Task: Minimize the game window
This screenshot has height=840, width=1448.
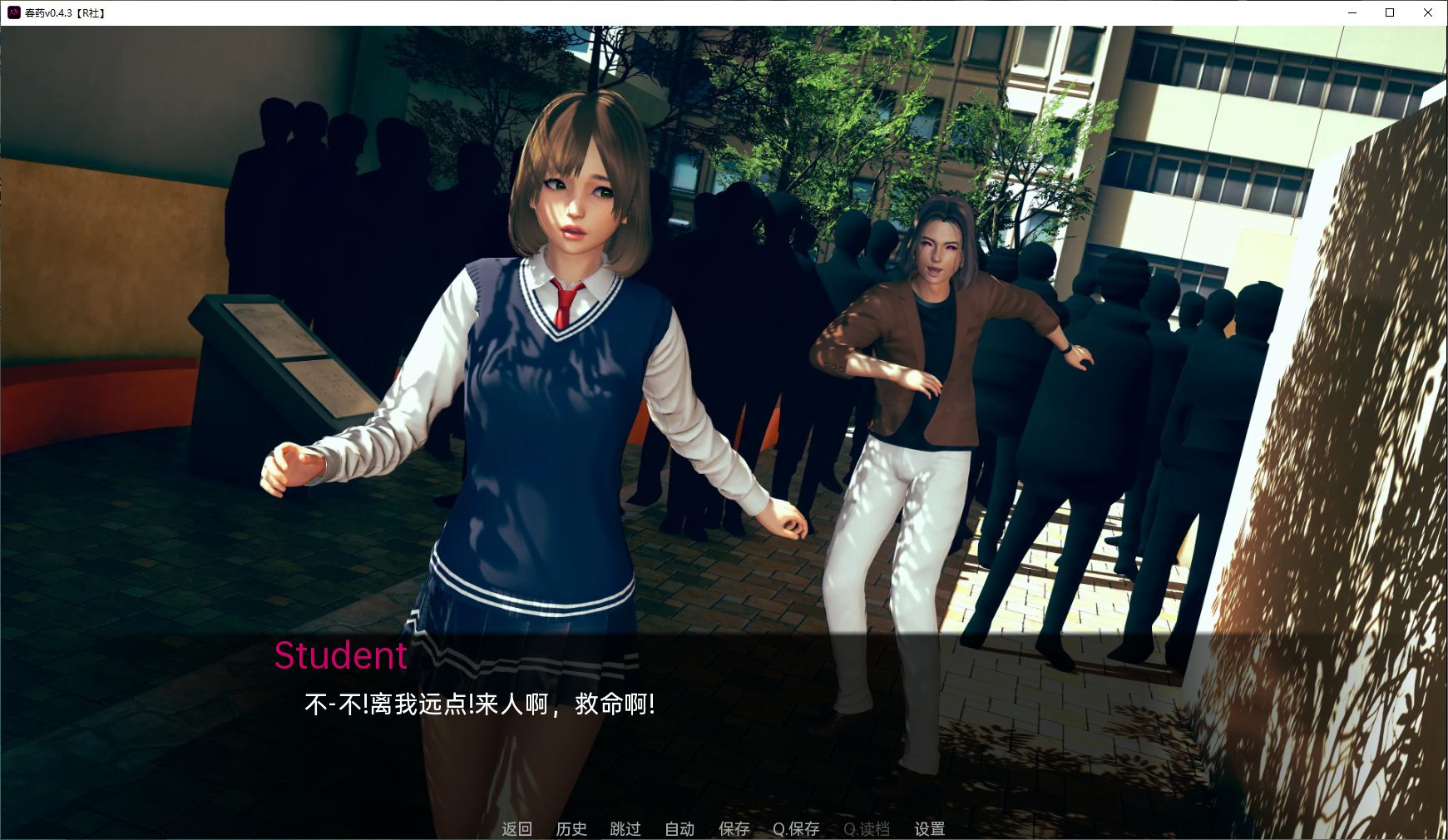Action: (1352, 12)
